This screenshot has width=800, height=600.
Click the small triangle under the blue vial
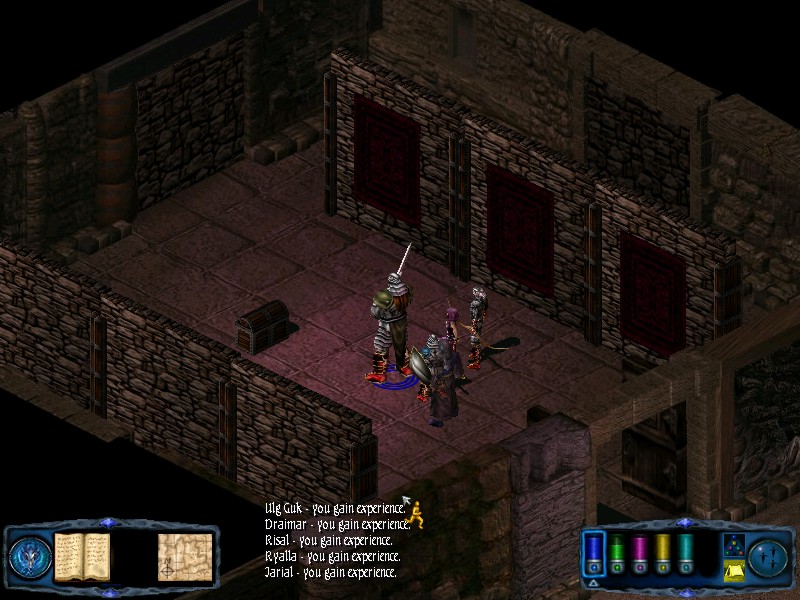click(594, 581)
